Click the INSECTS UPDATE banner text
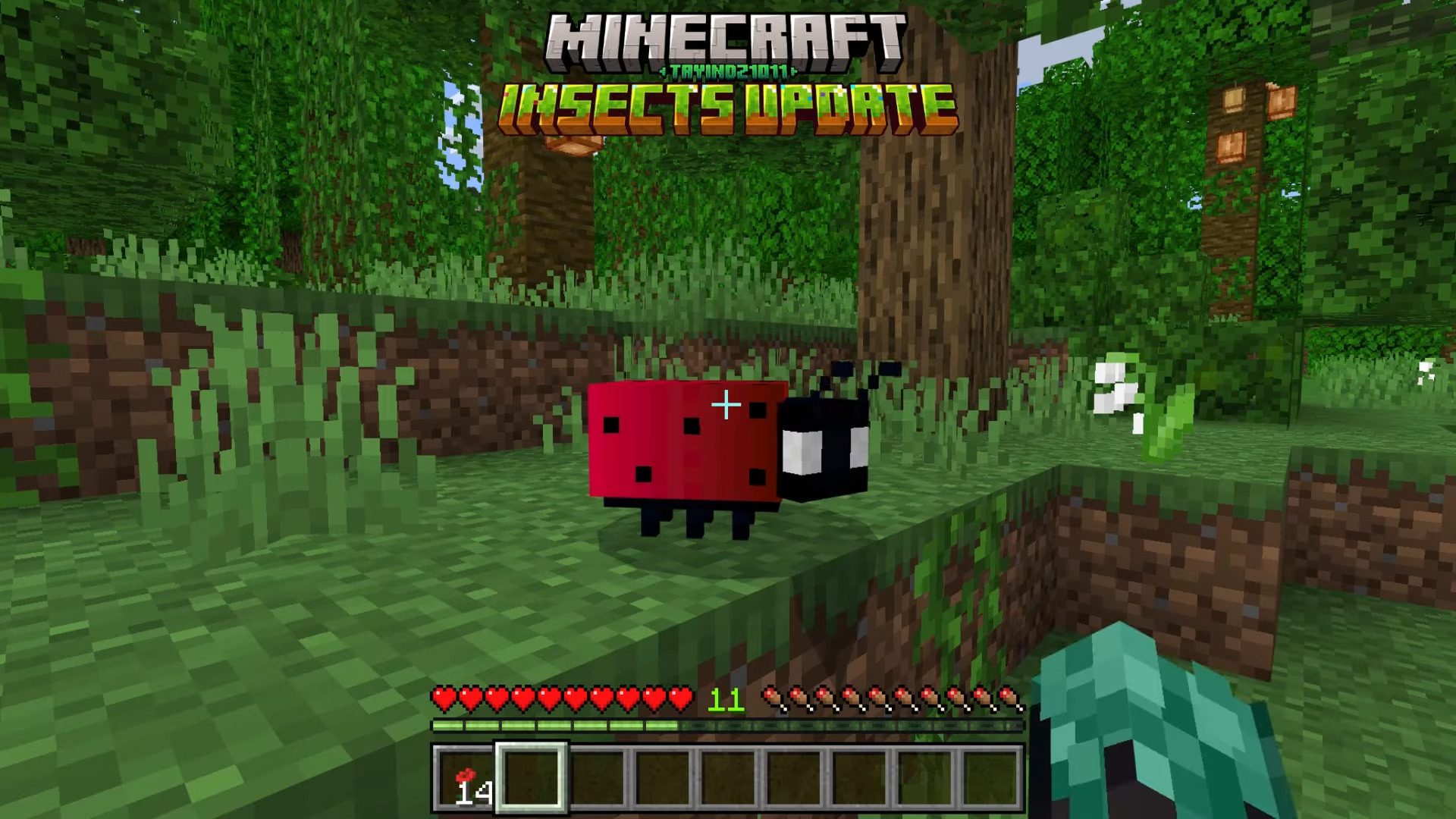This screenshot has width=1456, height=819. click(726, 106)
